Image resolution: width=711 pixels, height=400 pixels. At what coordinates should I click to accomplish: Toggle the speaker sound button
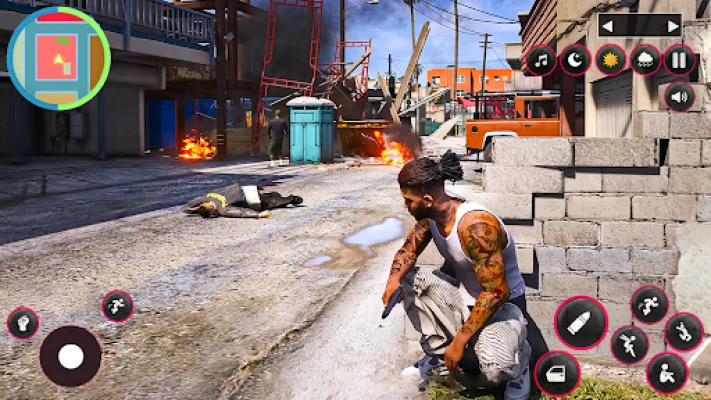pyautogui.click(x=679, y=96)
